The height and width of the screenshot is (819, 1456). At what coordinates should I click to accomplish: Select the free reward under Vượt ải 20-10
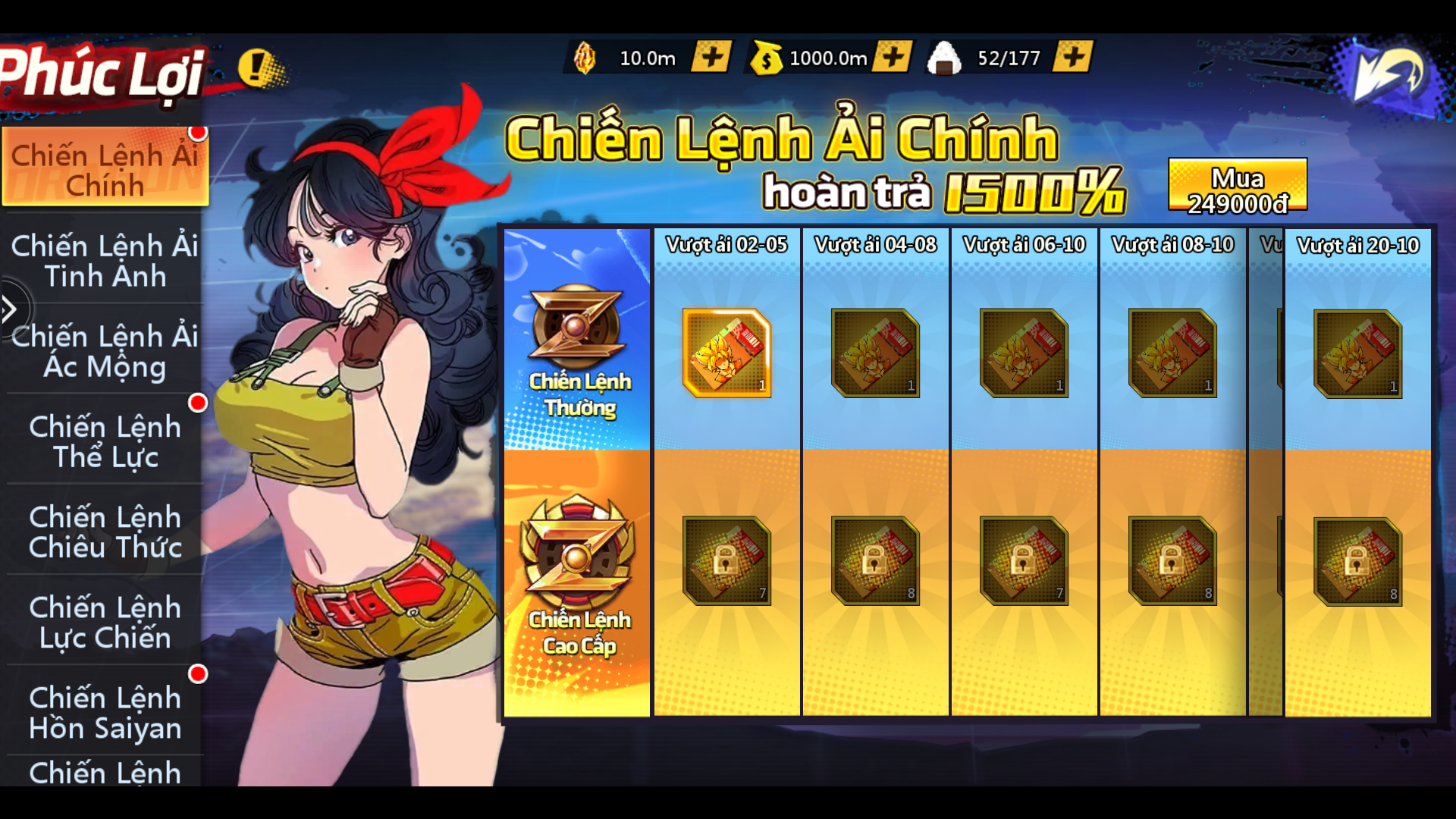click(x=1357, y=353)
